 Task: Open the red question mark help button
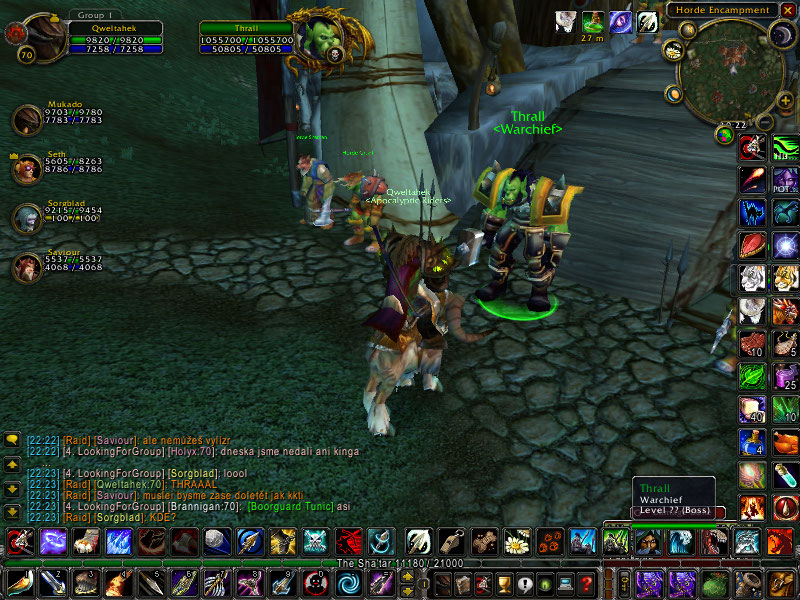coord(587,583)
